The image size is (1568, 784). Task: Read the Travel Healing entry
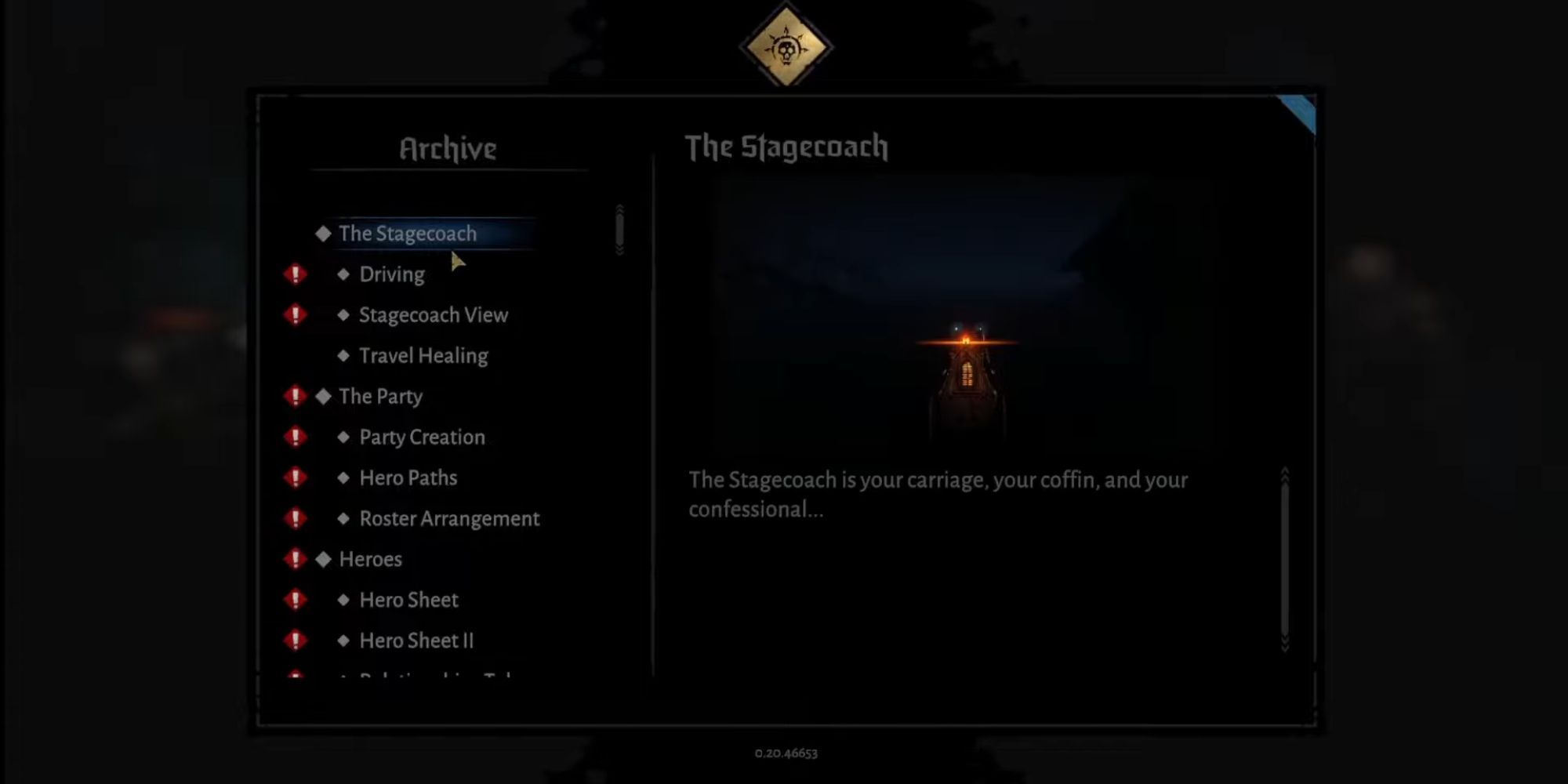coord(423,356)
